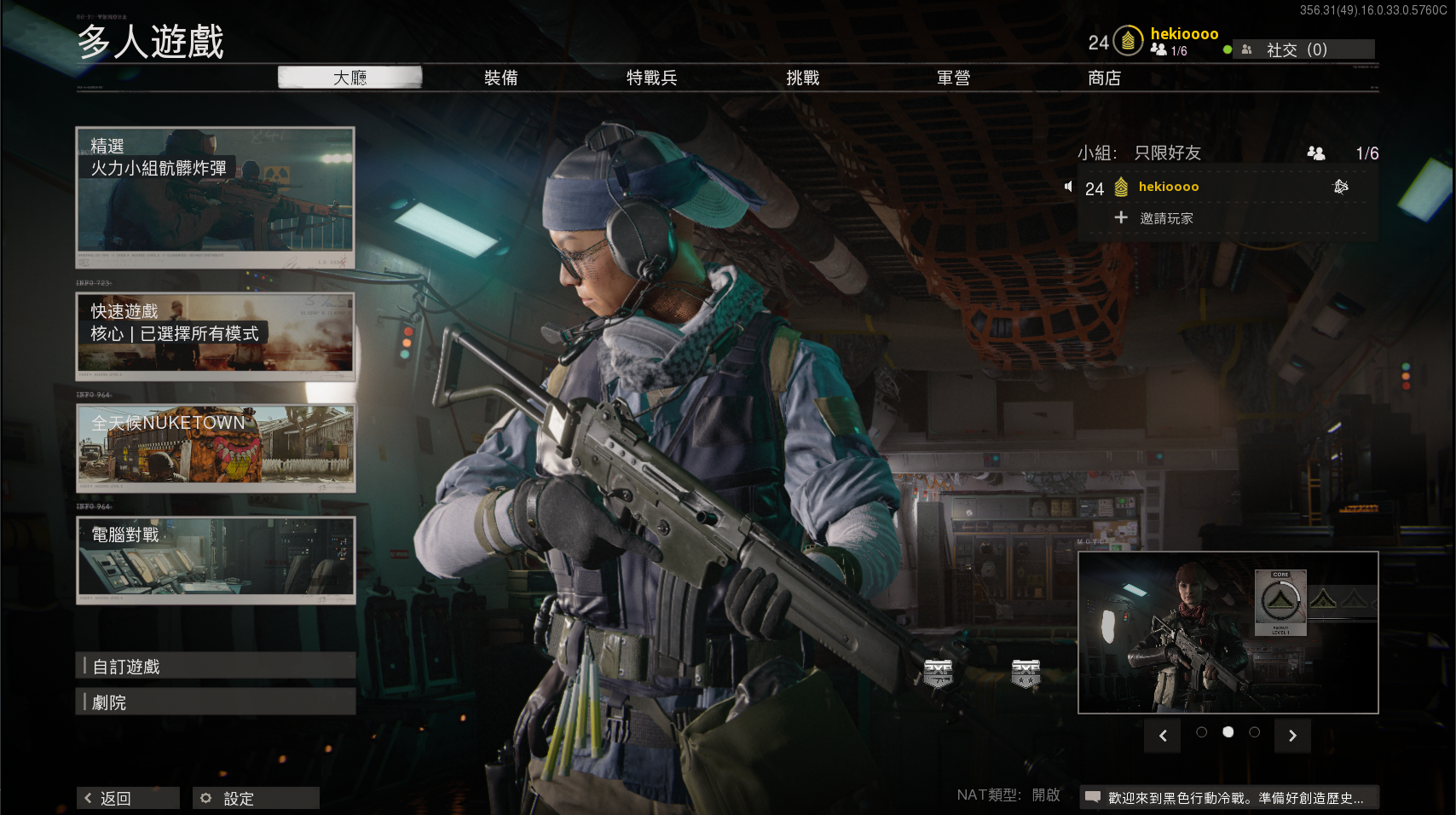Open the featured operator banner thumbnail
1456x815 pixels.
coord(1228,632)
